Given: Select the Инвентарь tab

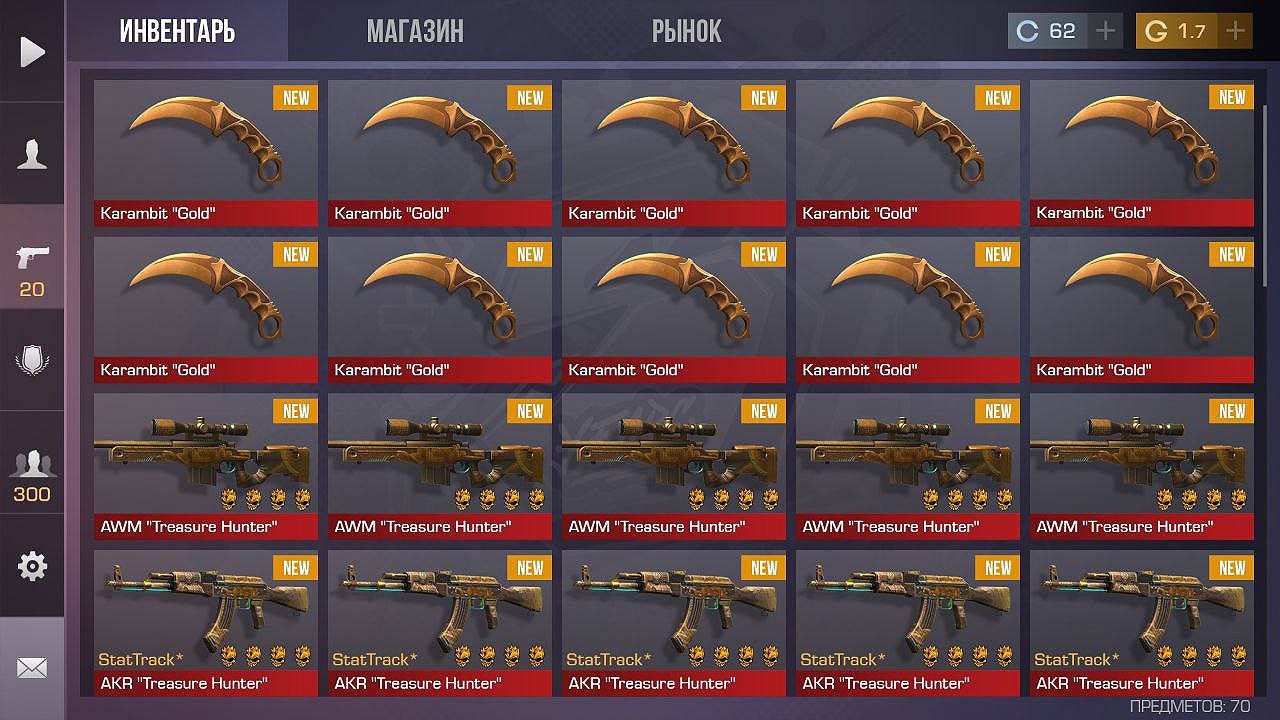Looking at the screenshot, I should pos(177,32).
